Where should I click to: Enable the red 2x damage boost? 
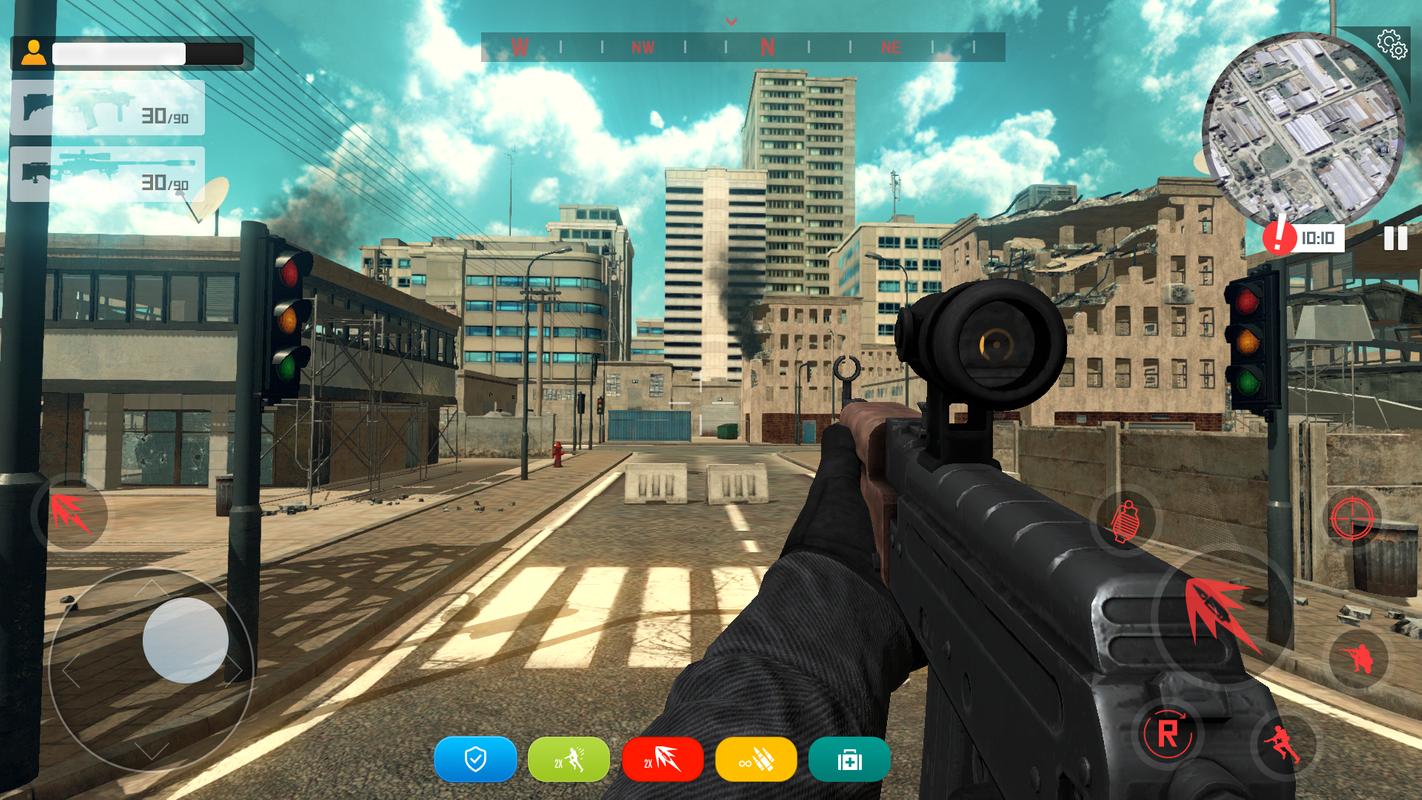(x=663, y=760)
